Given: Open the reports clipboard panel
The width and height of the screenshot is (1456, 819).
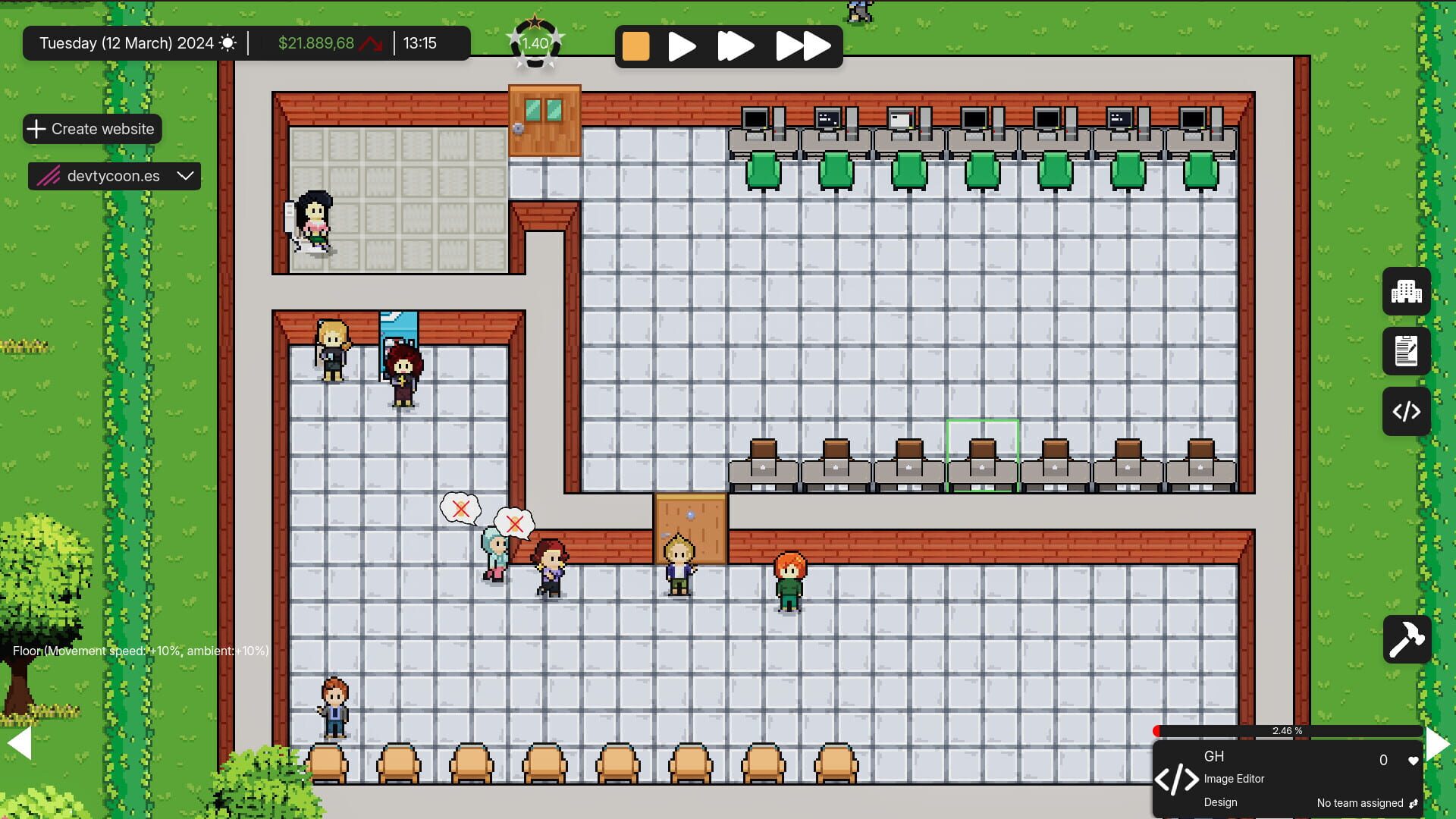Looking at the screenshot, I should [x=1407, y=351].
